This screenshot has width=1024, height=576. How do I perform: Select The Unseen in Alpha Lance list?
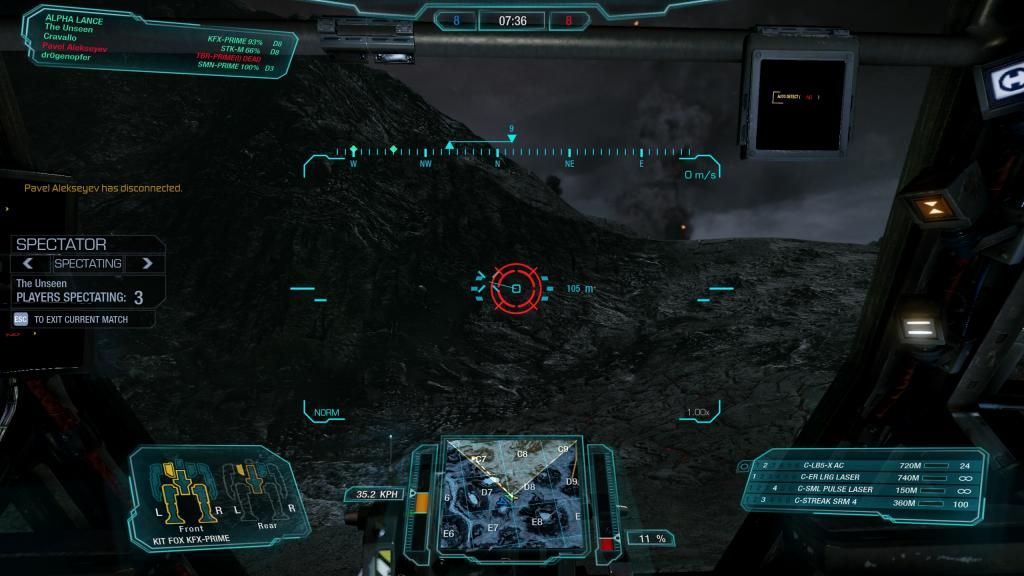tap(67, 28)
